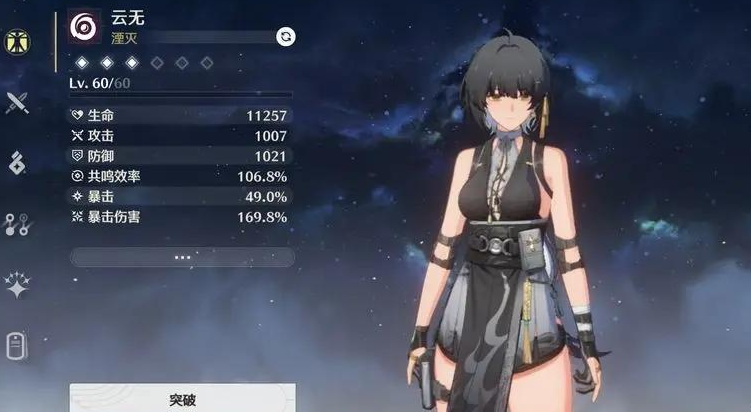Image resolution: width=751 pixels, height=412 pixels.
Task: Tap the 突破 ascension button
Action: click(182, 399)
